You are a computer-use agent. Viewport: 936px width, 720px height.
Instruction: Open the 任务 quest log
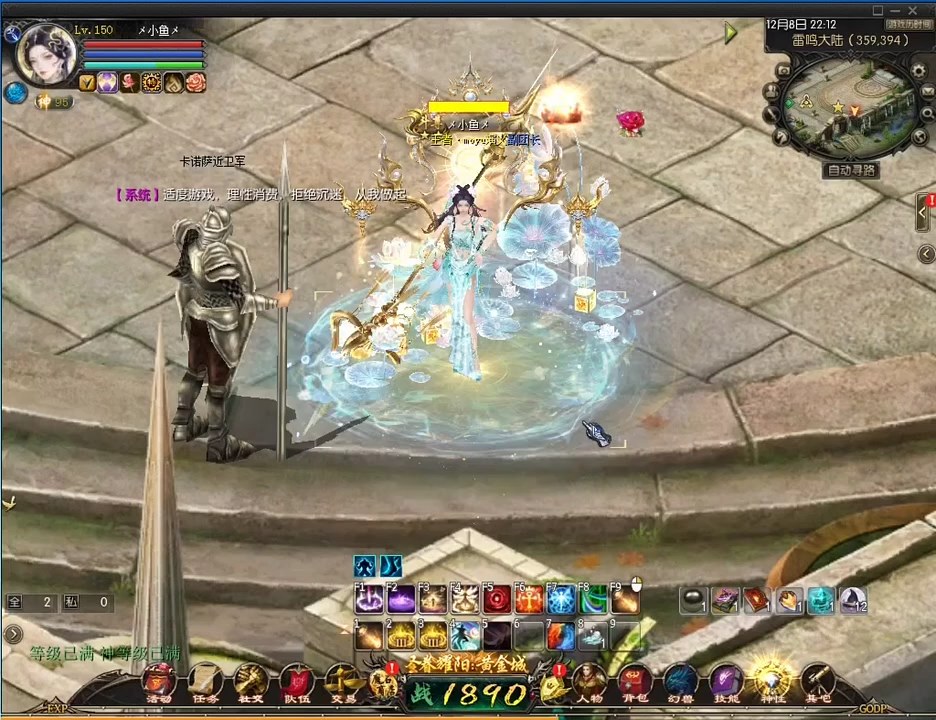coord(205,682)
